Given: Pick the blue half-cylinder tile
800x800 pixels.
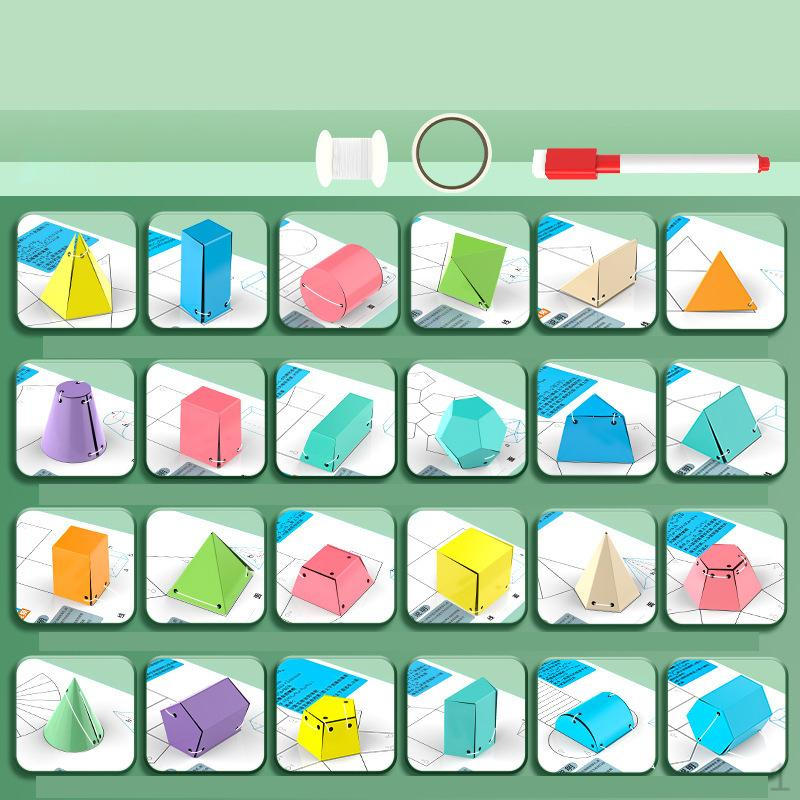Looking at the screenshot, I should (597, 715).
